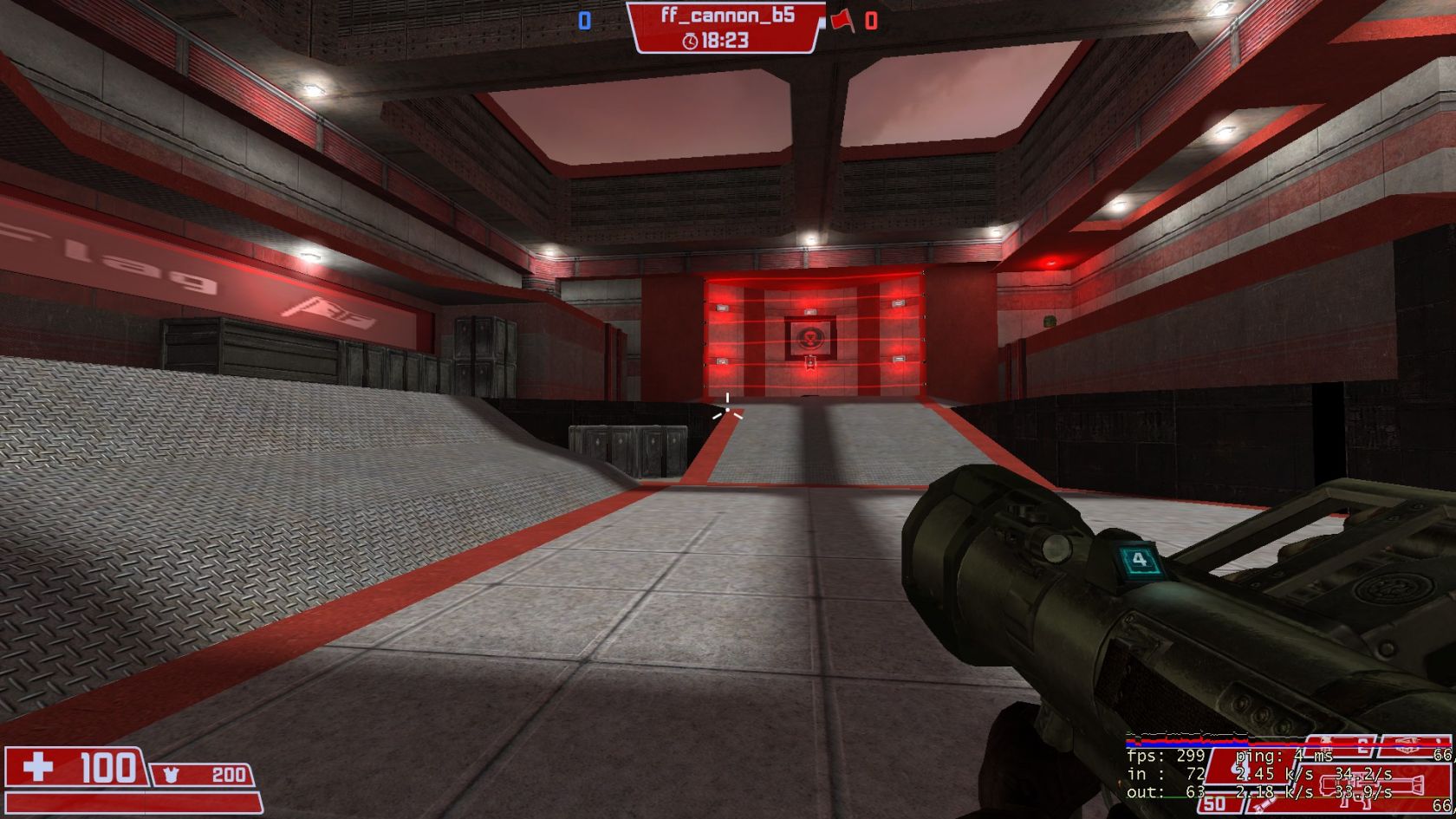Viewport: 1456px width, 819px height.
Task: Click the armor vest icon
Action: coord(170,775)
